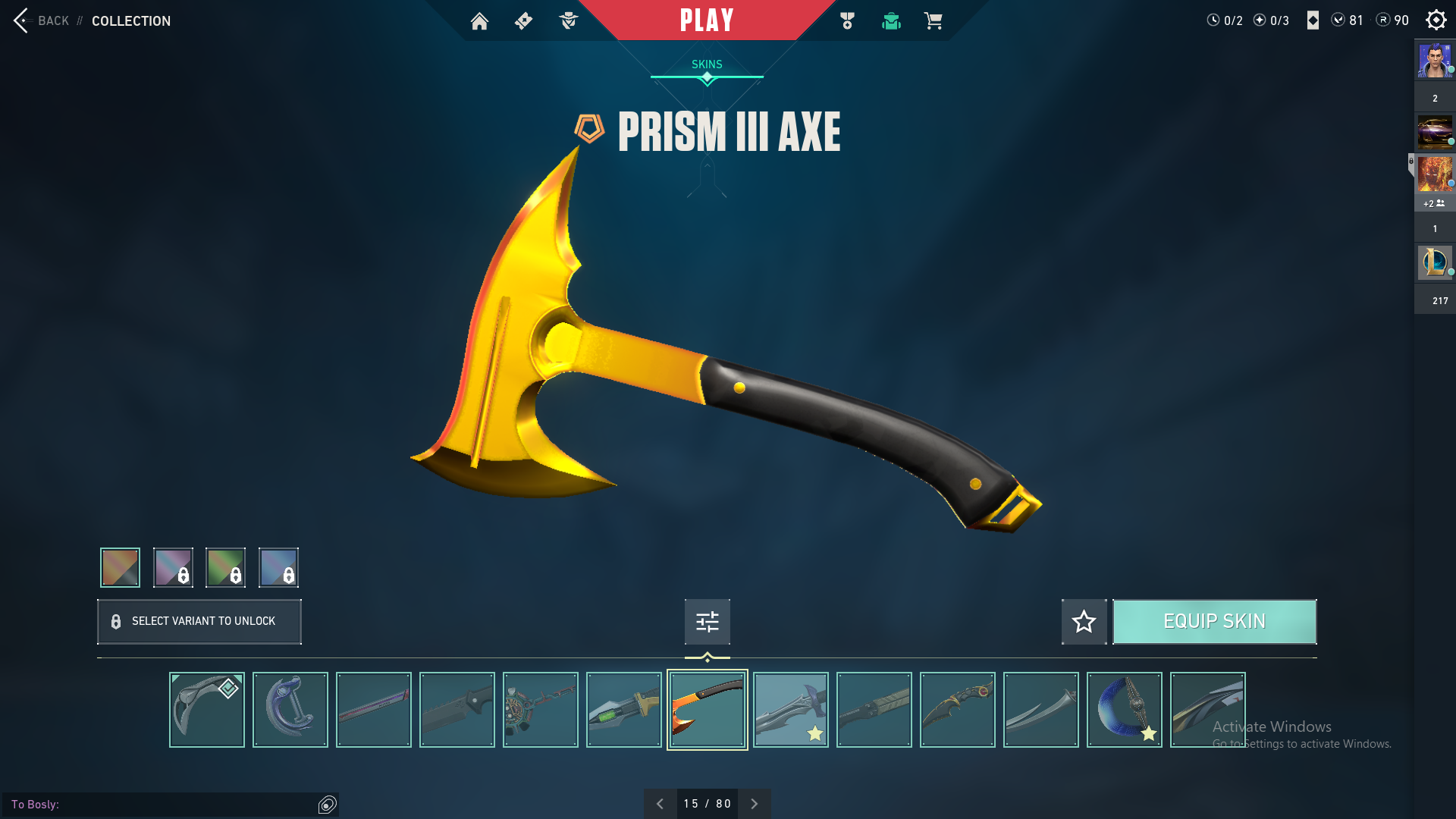Equip the Prism III Axe skin
The height and width of the screenshot is (819, 1456).
click(1214, 622)
